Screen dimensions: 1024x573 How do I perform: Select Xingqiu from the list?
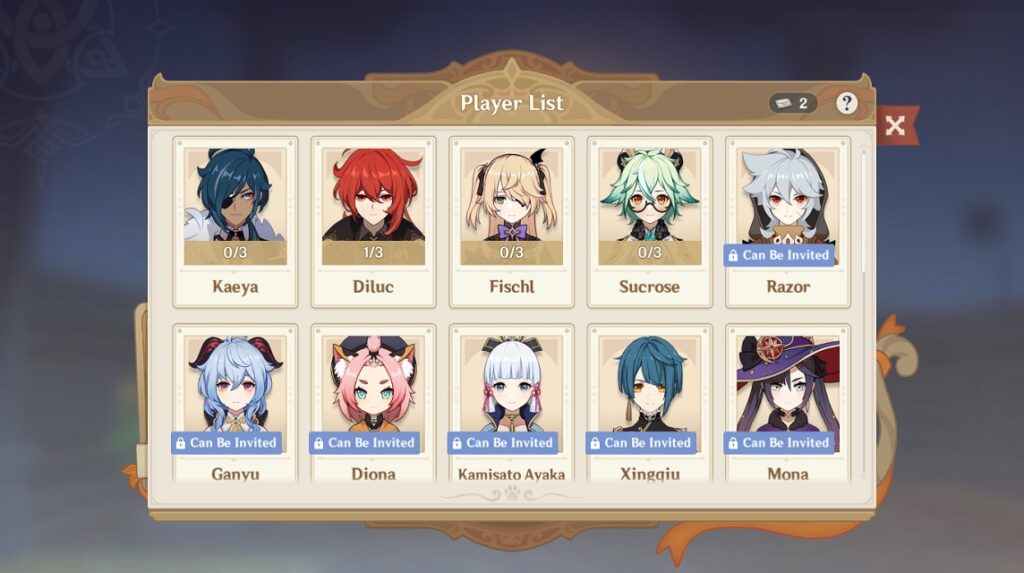649,405
